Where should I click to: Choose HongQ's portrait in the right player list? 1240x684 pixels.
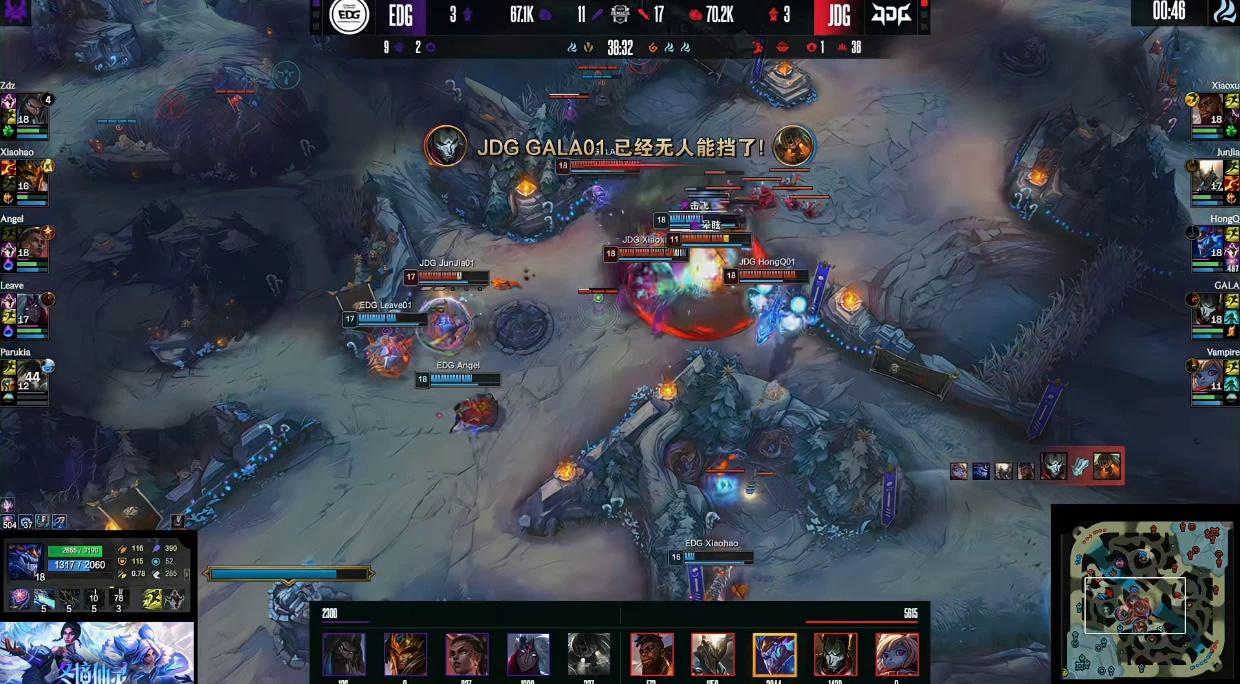(1208, 242)
